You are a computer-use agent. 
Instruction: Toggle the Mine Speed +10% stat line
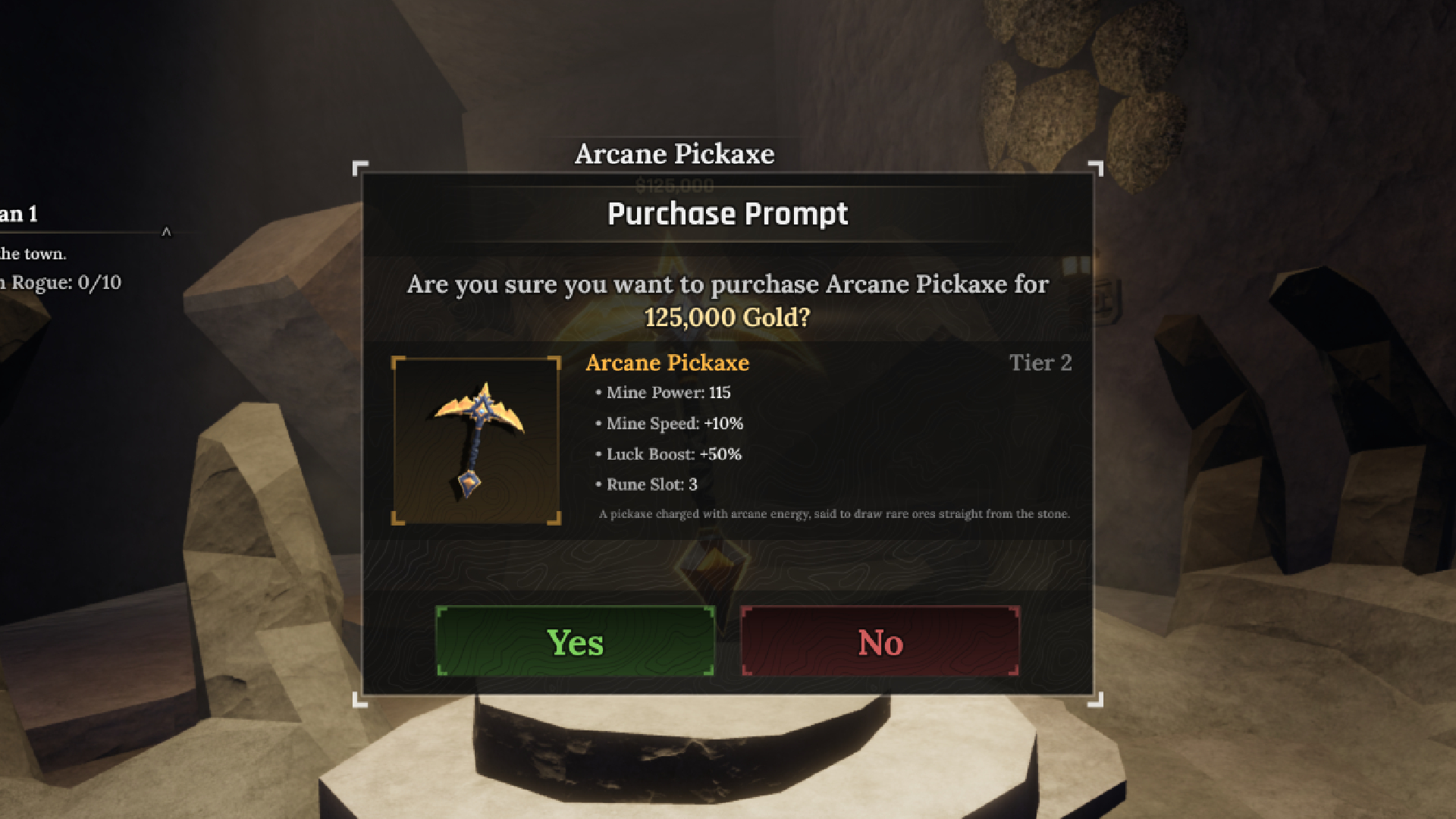pyautogui.click(x=673, y=424)
